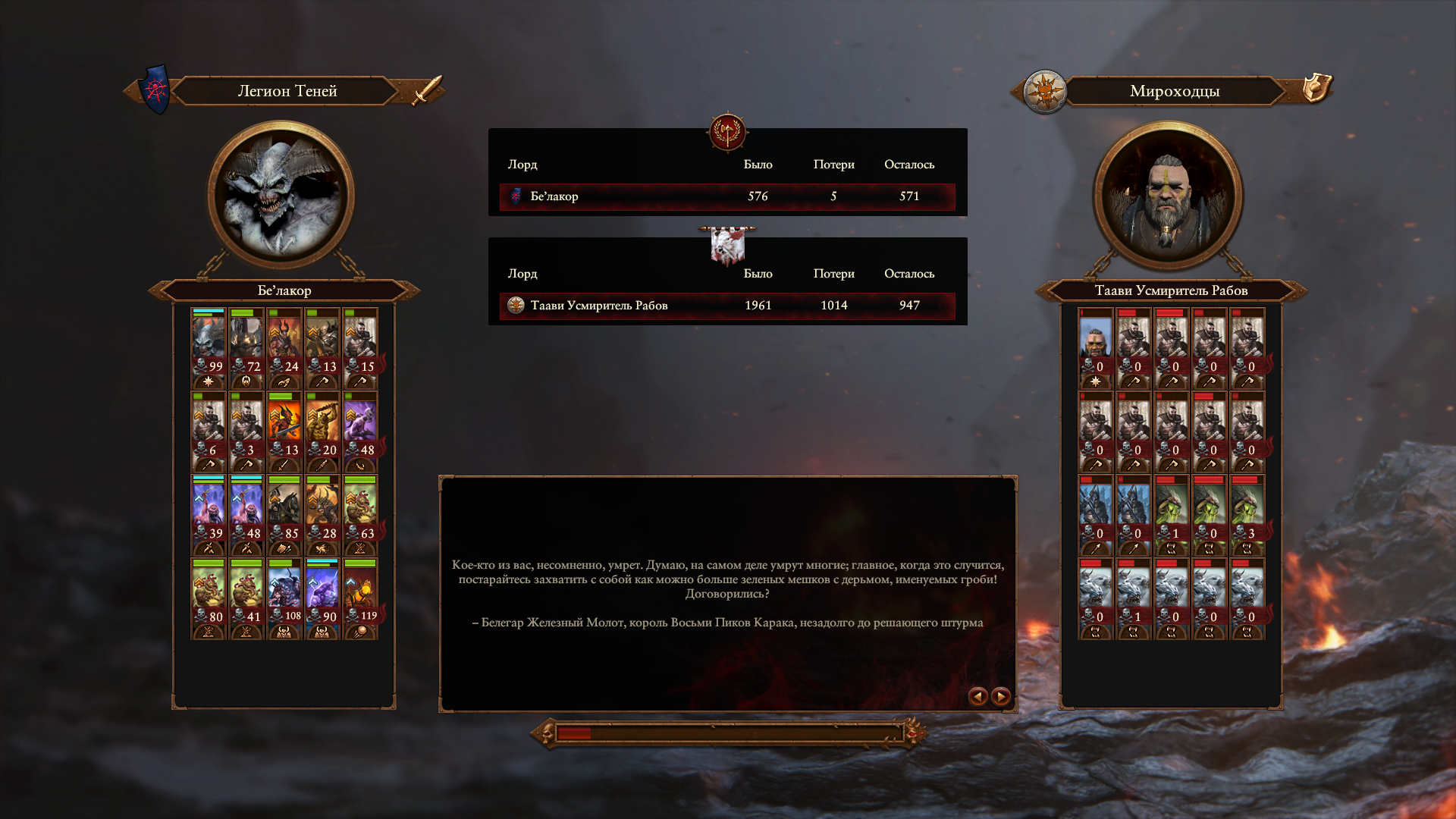Viewport: 1456px width, 819px height.
Task: Select the unit card with 80 kills
Action: (x=209, y=598)
